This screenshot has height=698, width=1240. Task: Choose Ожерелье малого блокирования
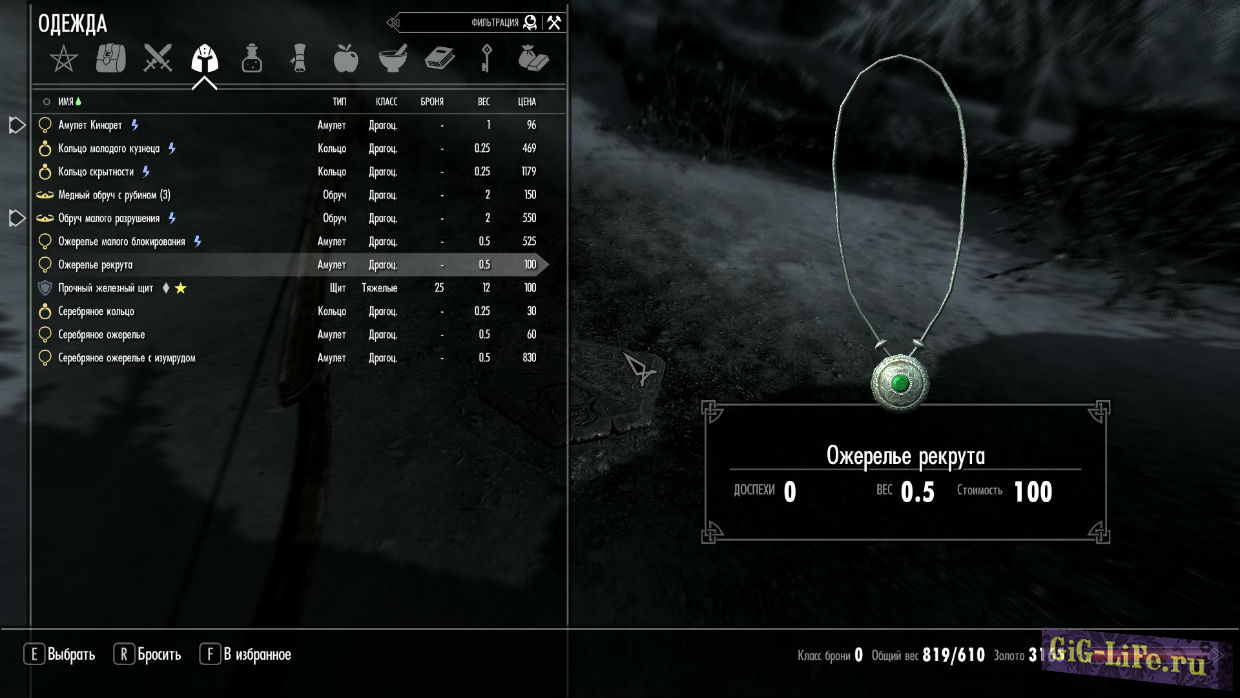121,241
